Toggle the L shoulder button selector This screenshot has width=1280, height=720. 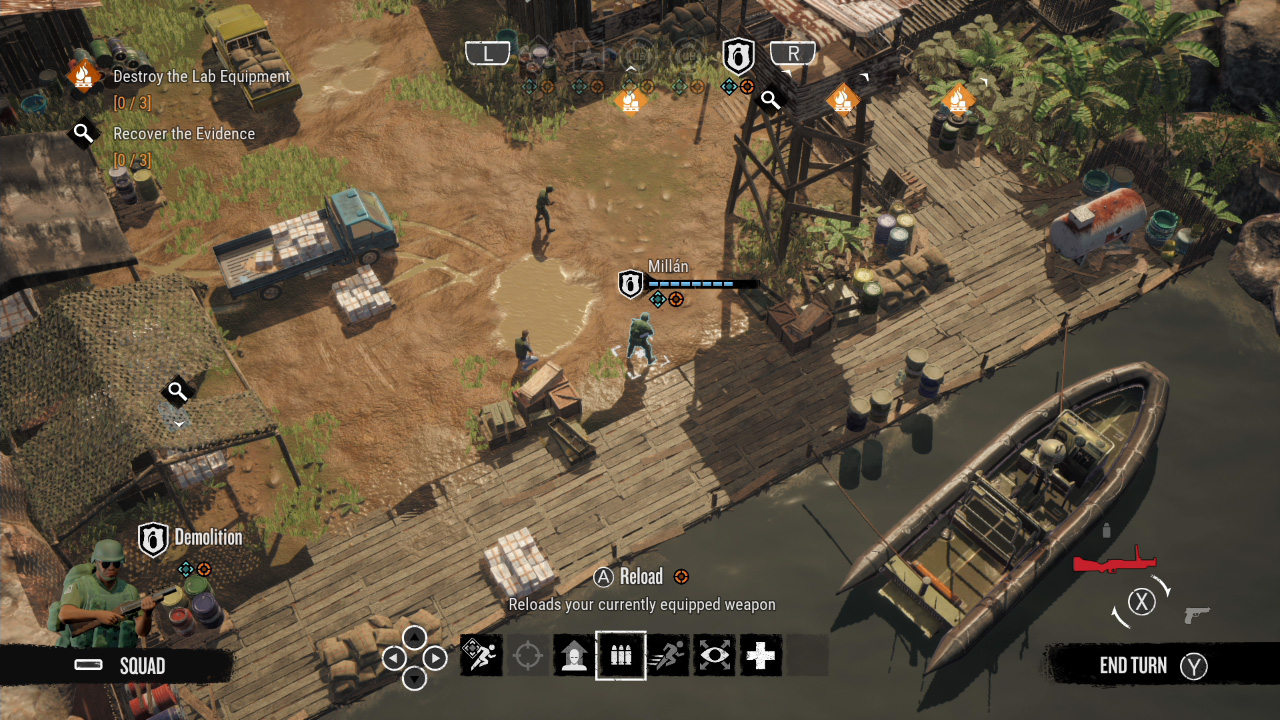488,51
